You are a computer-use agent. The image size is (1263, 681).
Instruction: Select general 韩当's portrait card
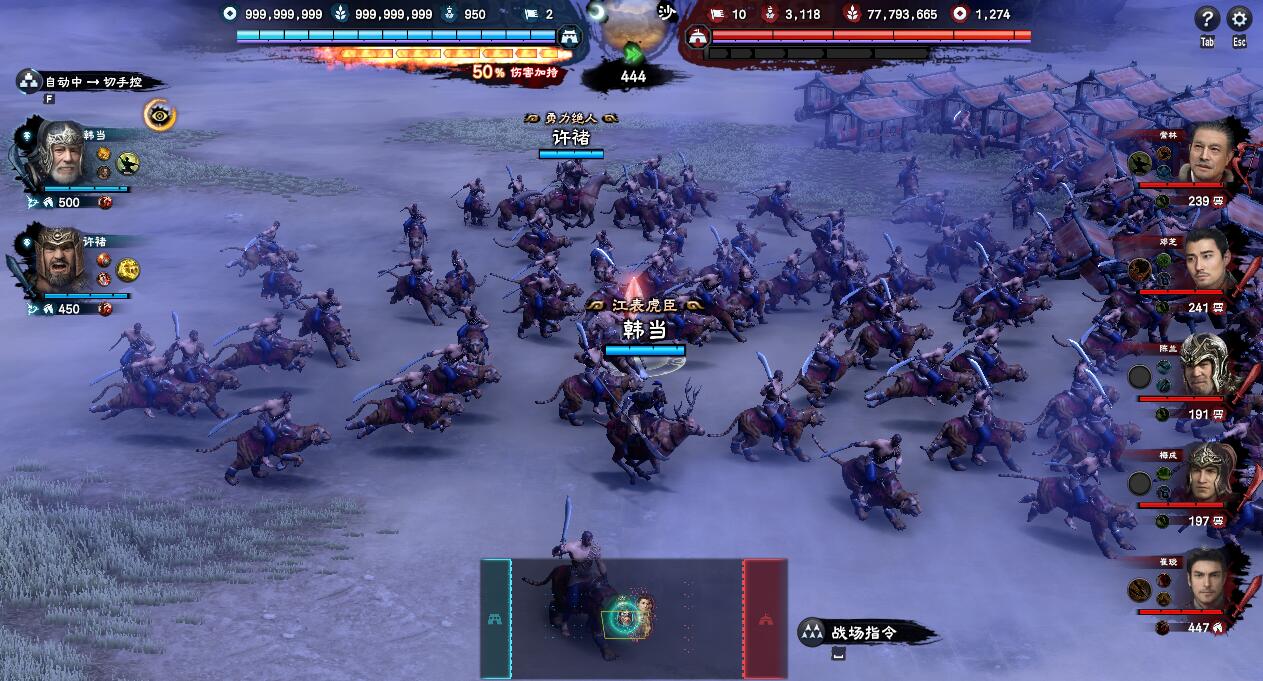[x=62, y=154]
